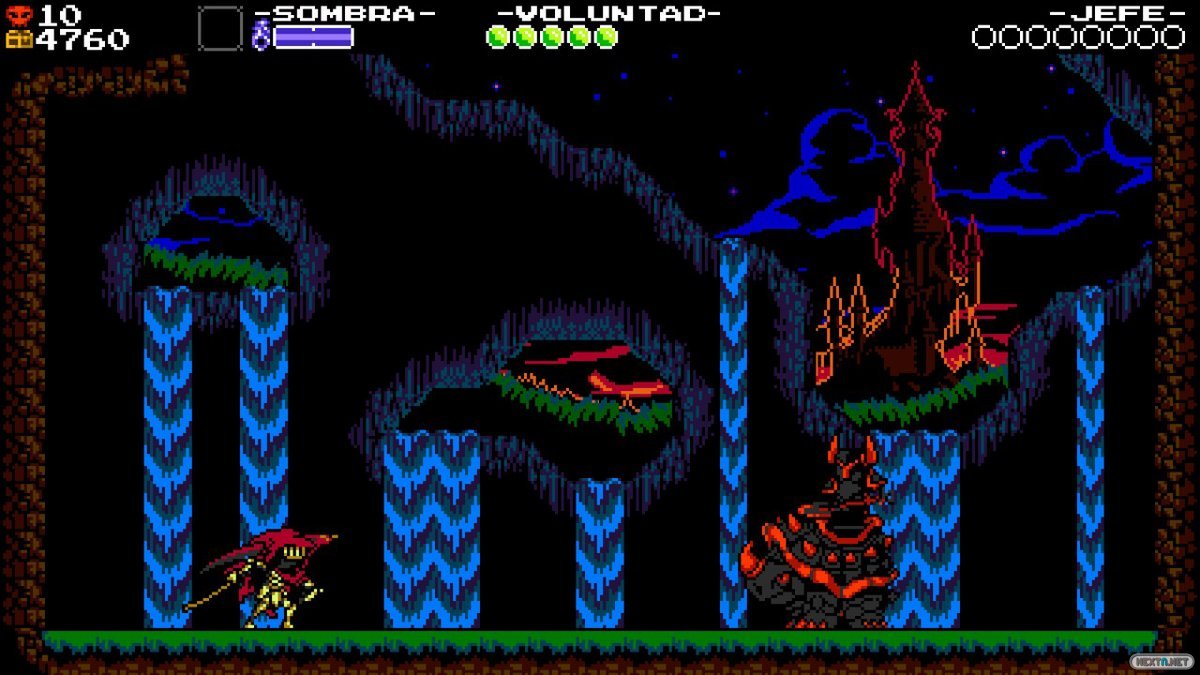Viewport: 1200px width, 675px height.
Task: Click the gold treasure chest icon
Action: pos(20,39)
